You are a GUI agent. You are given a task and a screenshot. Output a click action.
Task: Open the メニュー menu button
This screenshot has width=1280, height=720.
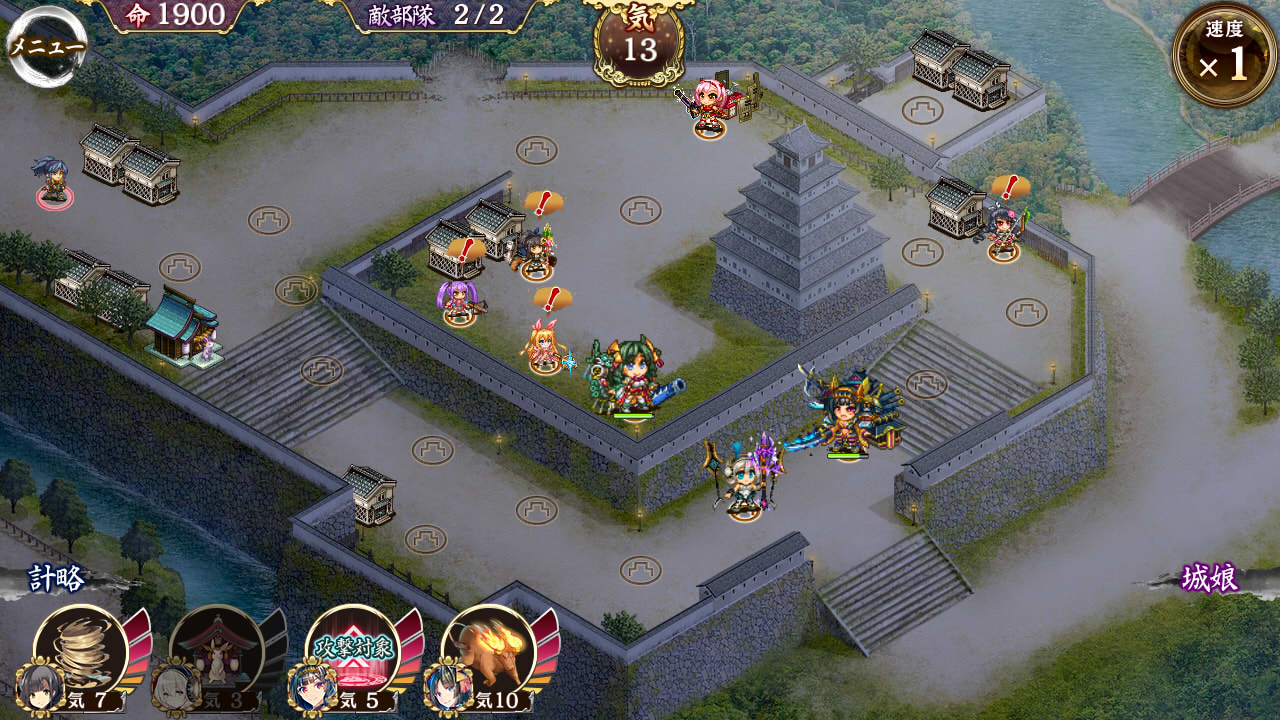[46, 46]
